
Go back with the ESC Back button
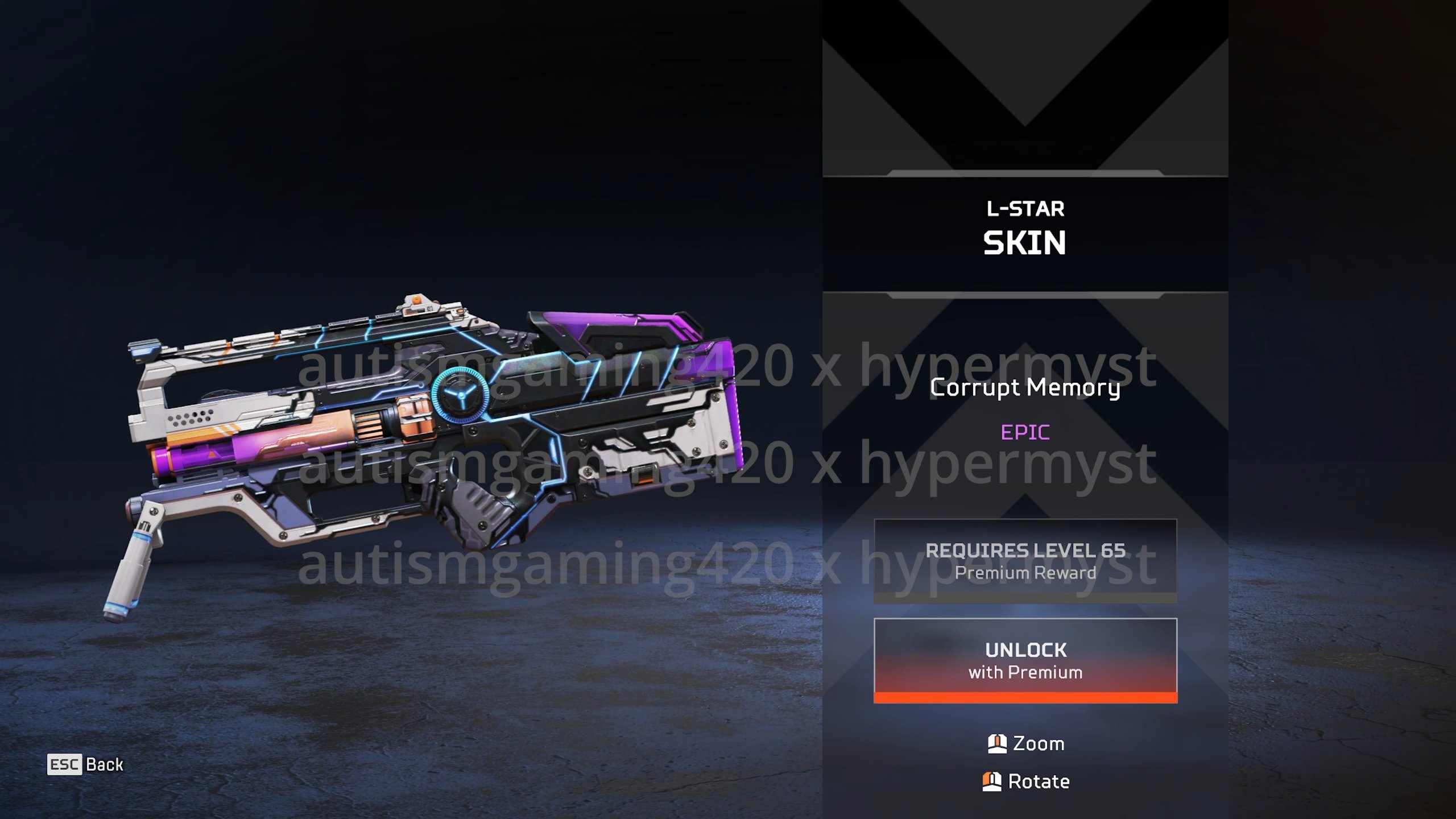[85, 764]
